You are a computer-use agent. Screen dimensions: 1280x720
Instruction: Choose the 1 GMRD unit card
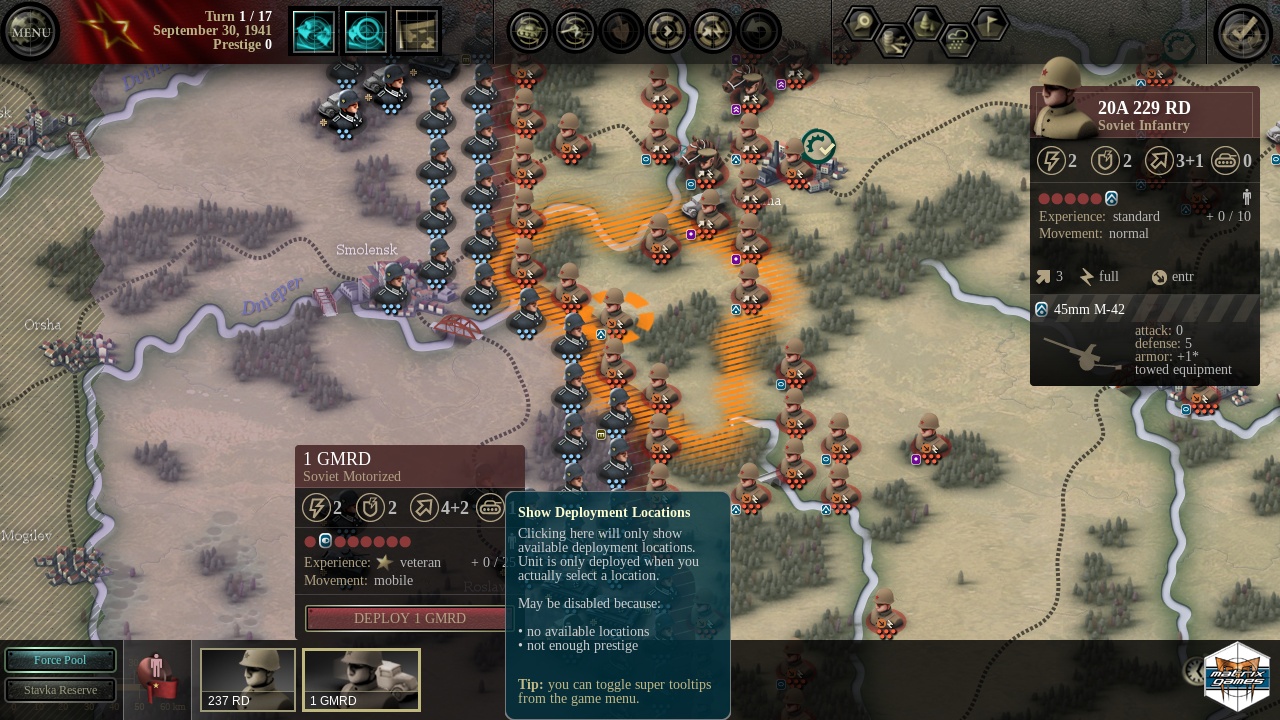[361, 680]
